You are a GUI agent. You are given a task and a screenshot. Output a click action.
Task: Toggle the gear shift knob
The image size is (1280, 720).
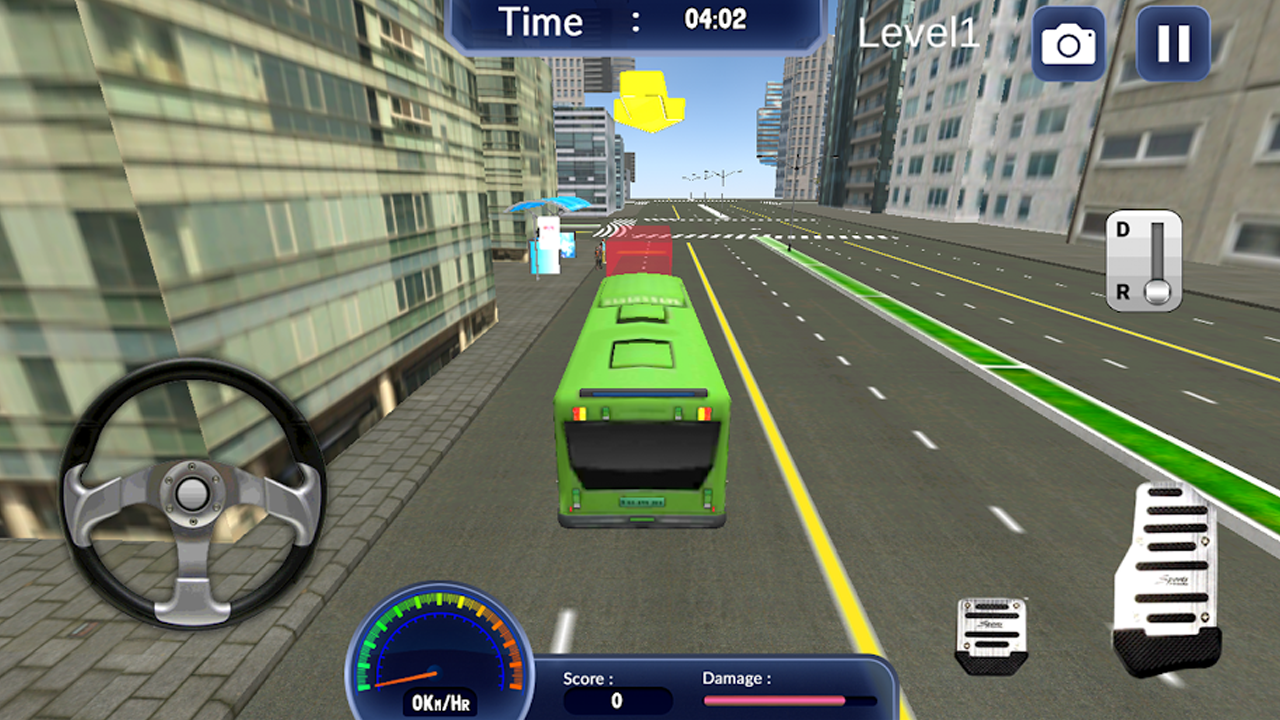tap(1157, 293)
